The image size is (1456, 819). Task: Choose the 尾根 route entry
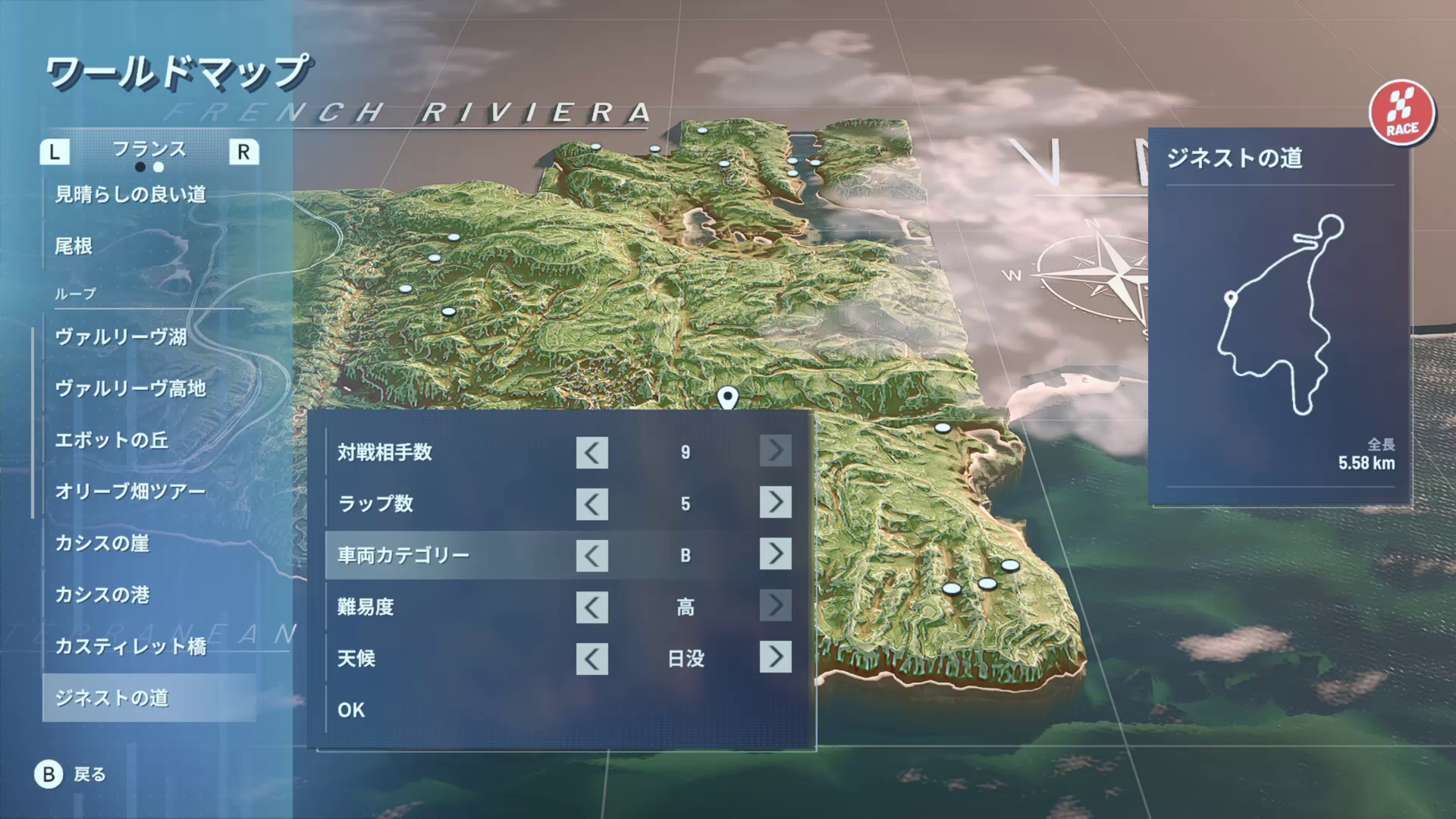click(x=74, y=246)
